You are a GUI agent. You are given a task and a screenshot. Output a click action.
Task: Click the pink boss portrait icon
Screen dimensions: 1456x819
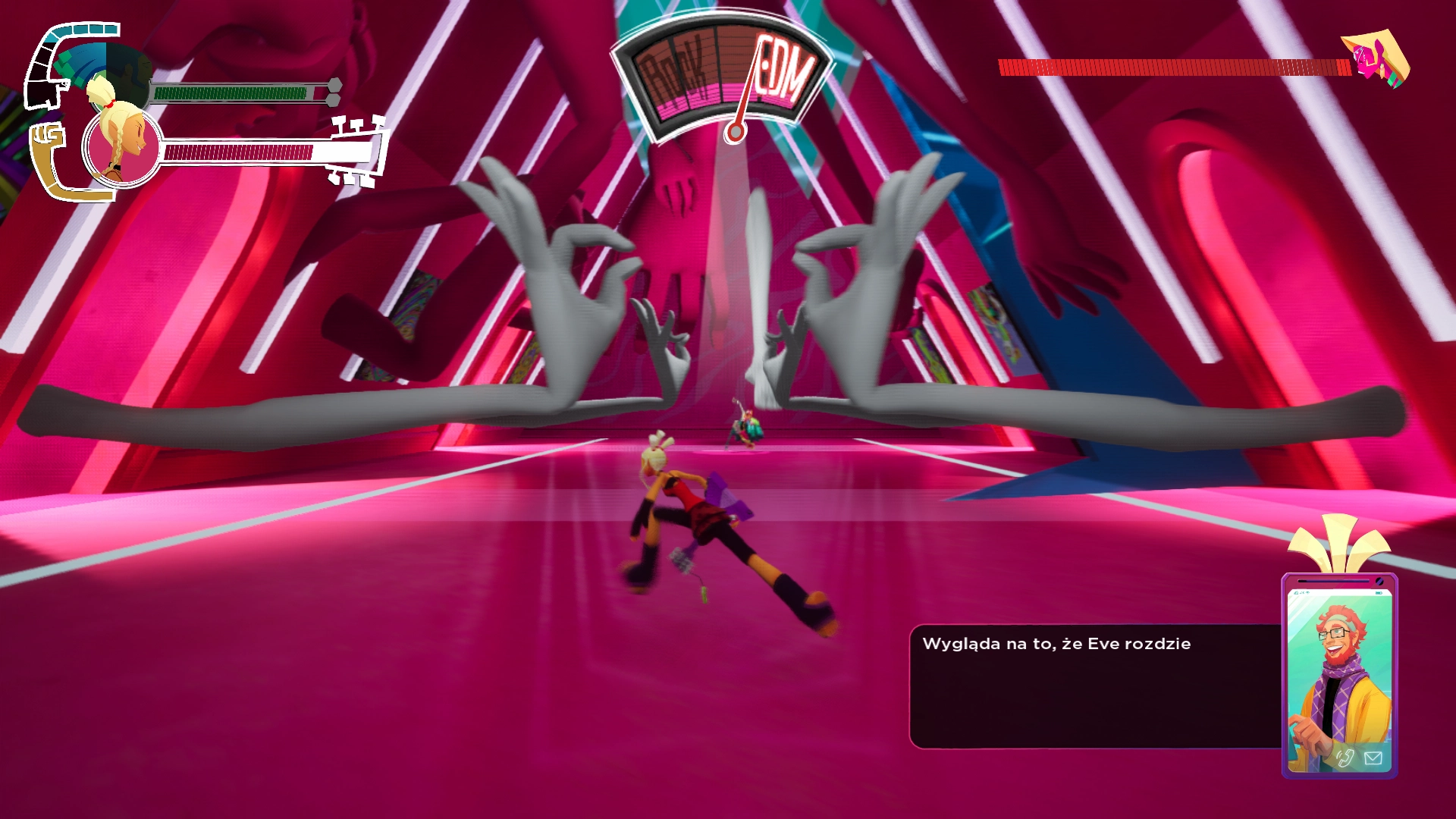(x=1375, y=59)
